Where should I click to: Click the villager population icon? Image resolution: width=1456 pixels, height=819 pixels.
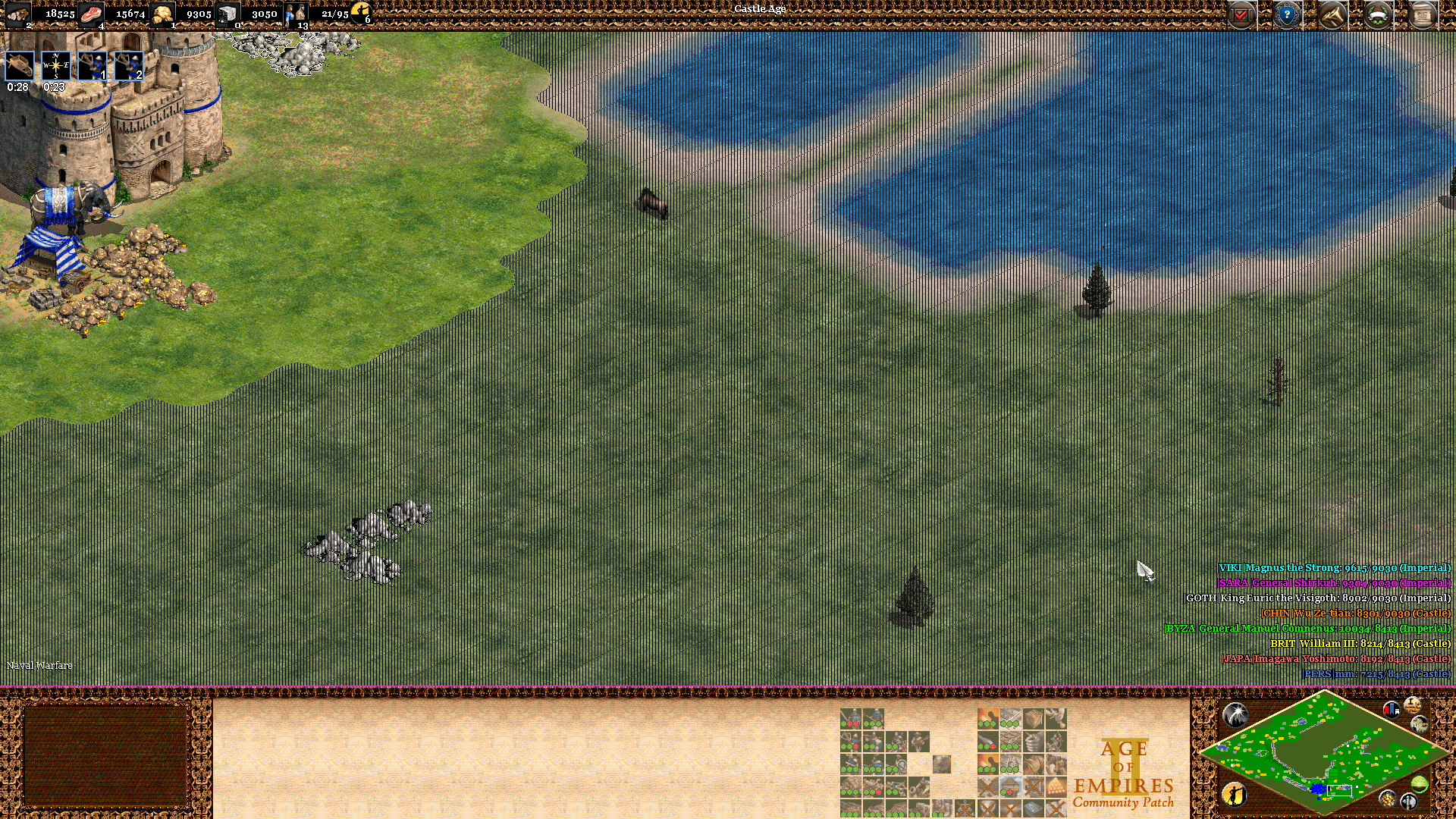point(295,14)
